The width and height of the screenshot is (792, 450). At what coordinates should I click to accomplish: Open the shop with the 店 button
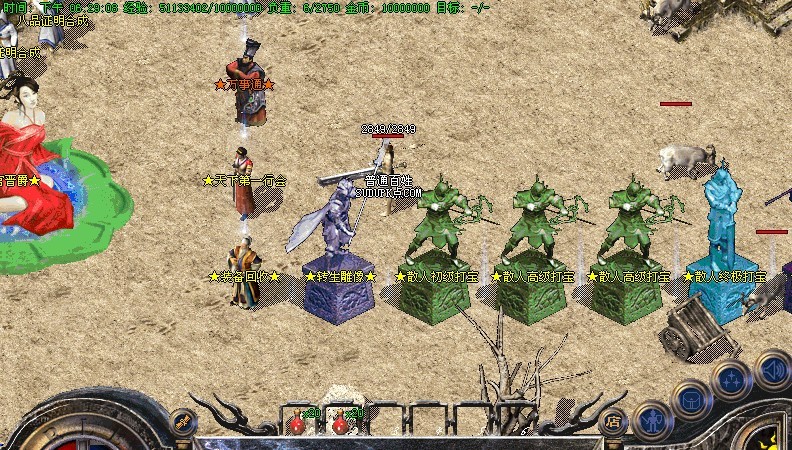pyautogui.click(x=614, y=421)
